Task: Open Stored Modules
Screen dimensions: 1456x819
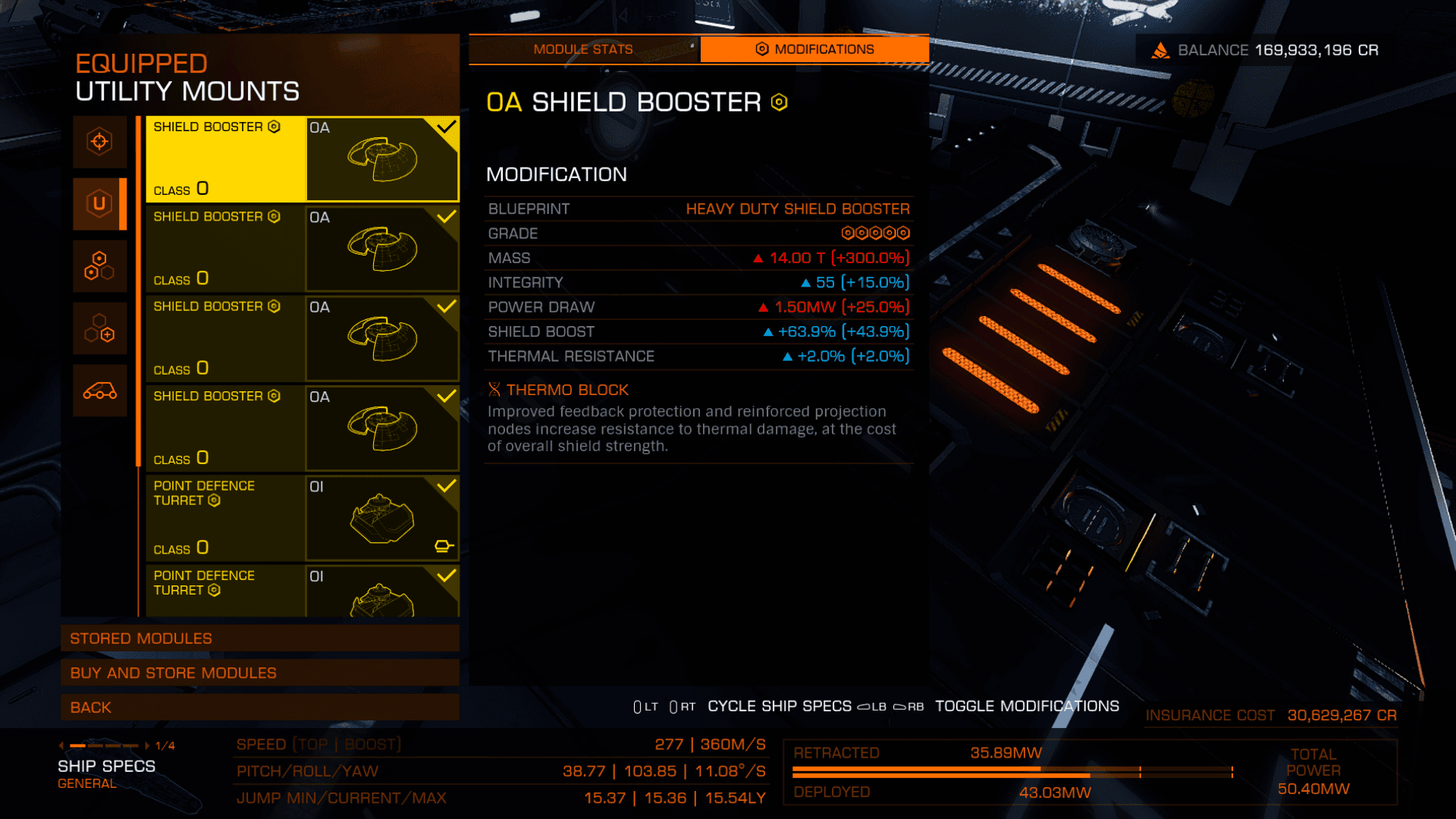Action: coord(259,639)
